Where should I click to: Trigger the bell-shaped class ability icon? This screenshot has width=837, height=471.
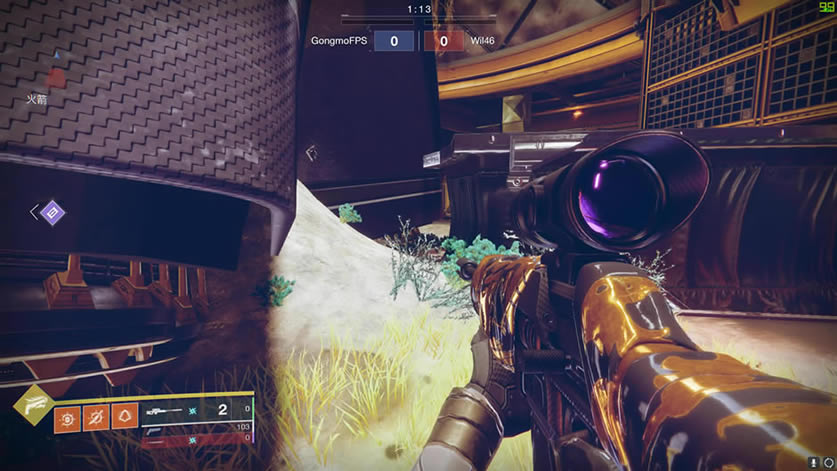125,415
